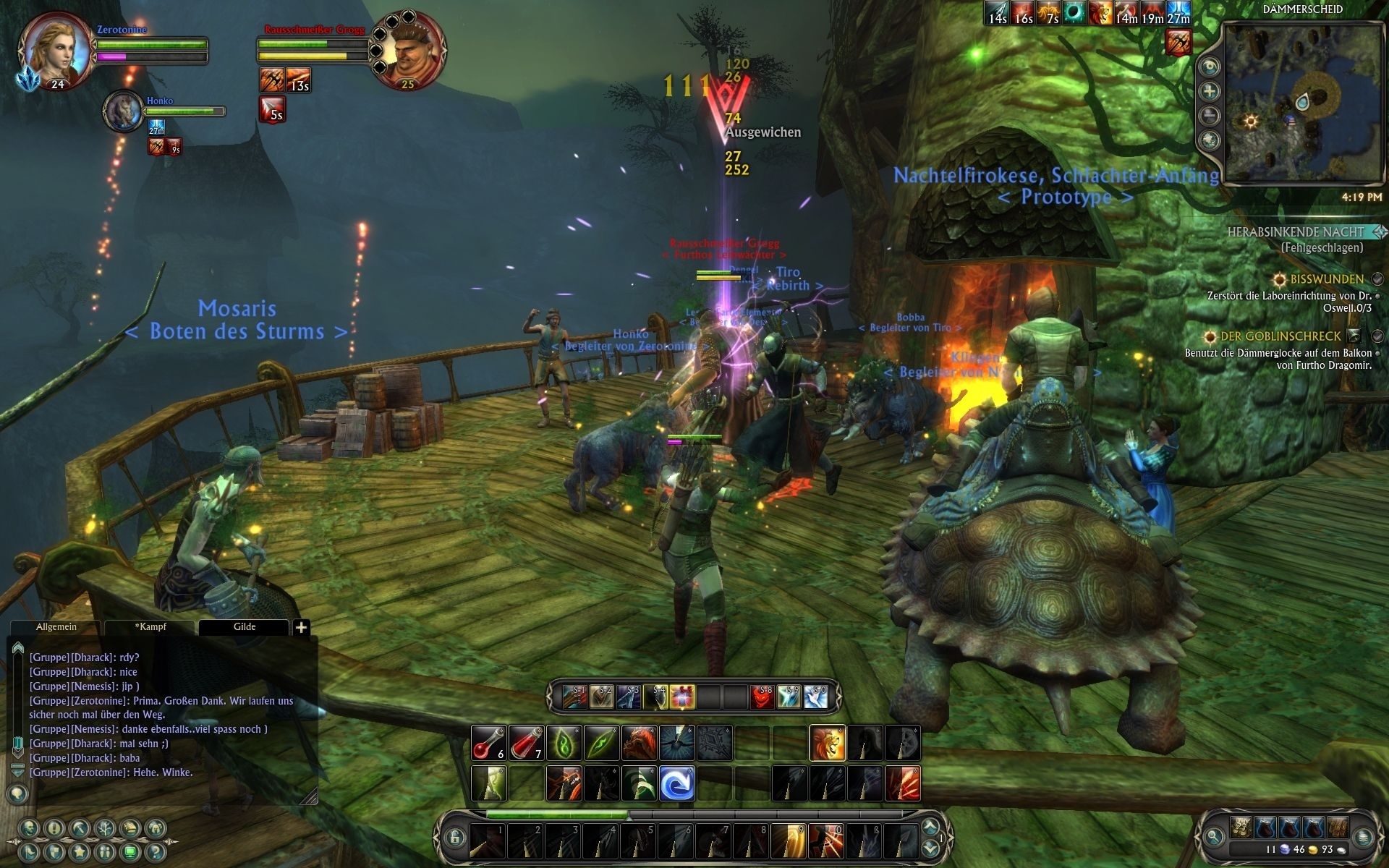Activate the red demon face S-8 ability
1389x868 pixels.
(761, 697)
